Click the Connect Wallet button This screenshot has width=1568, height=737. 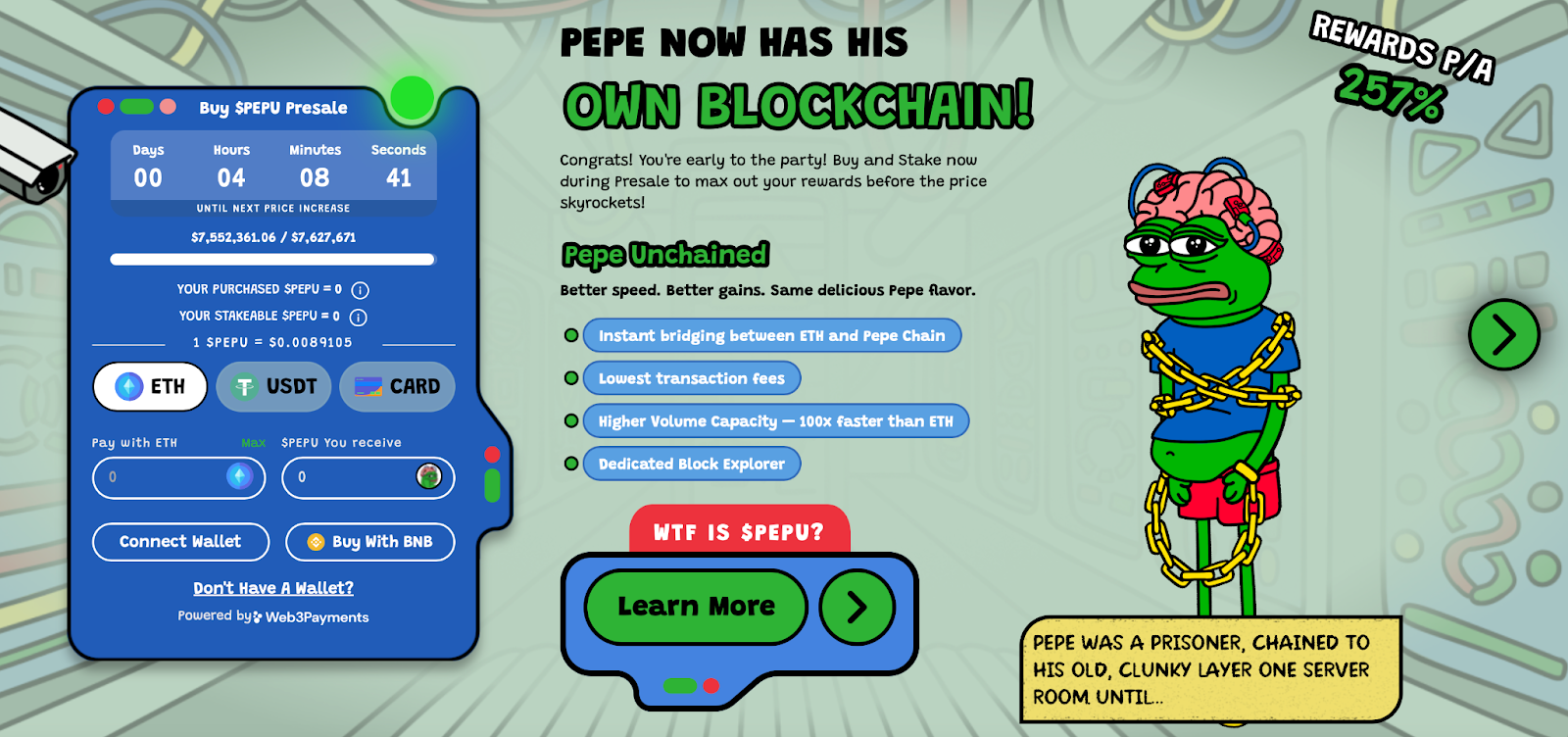180,541
